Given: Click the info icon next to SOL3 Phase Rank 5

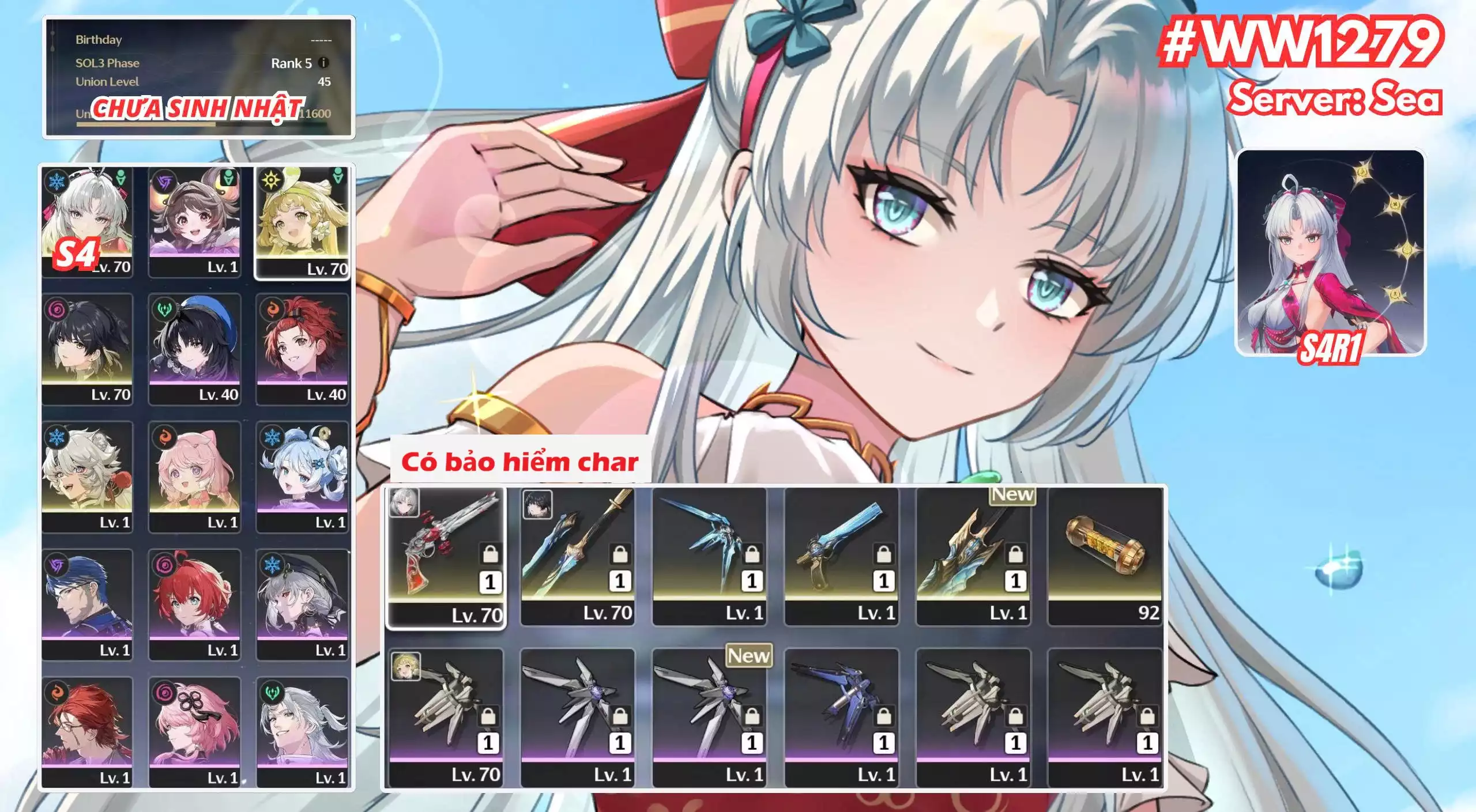Looking at the screenshot, I should pyautogui.click(x=322, y=63).
